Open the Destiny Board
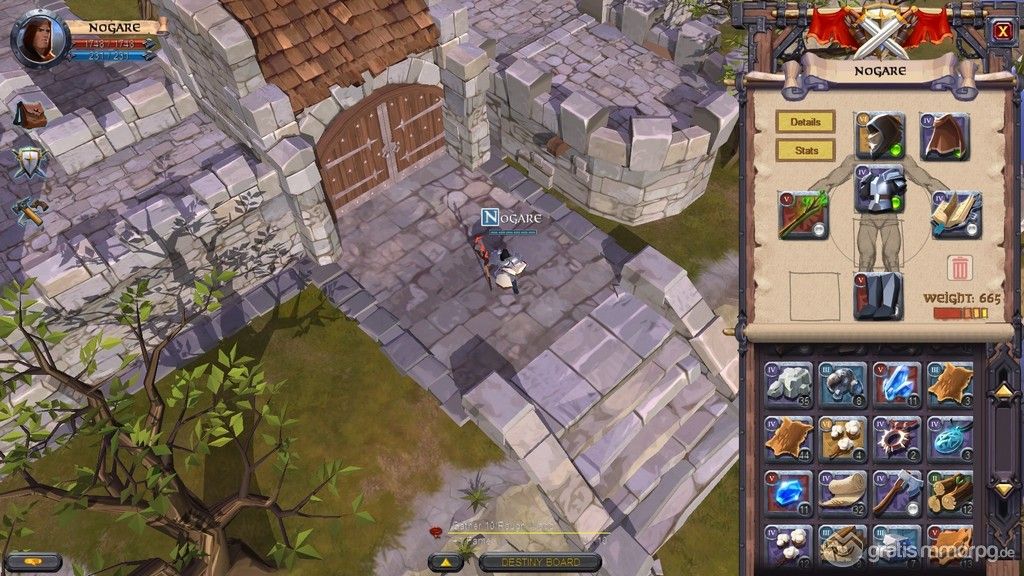 coord(540,562)
